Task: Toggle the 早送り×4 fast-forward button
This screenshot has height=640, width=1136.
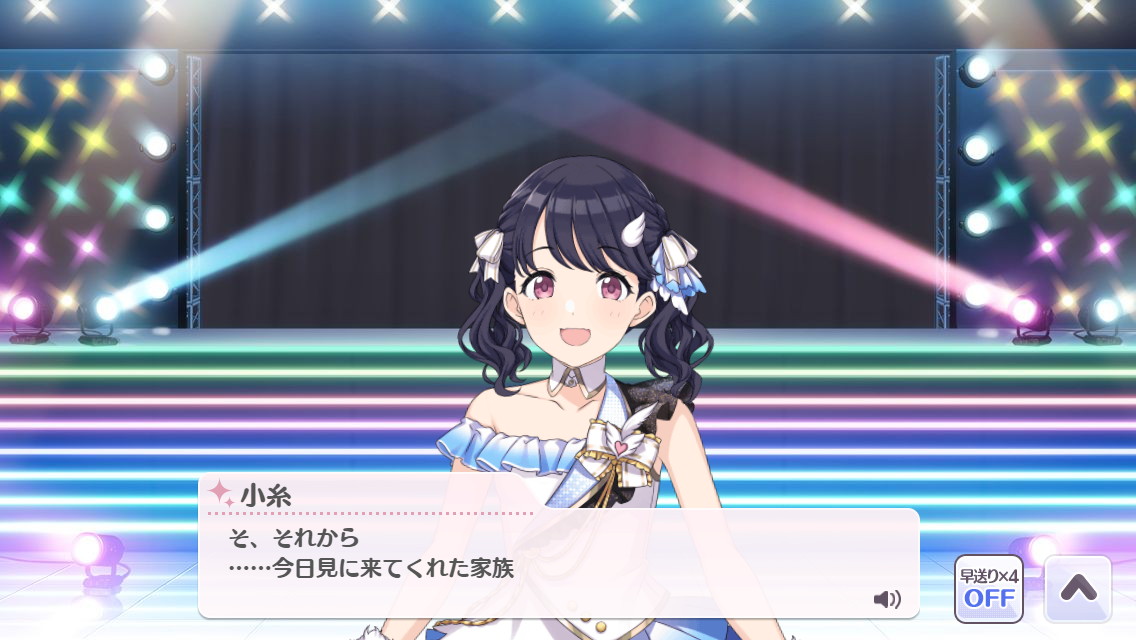Action: [x=988, y=589]
